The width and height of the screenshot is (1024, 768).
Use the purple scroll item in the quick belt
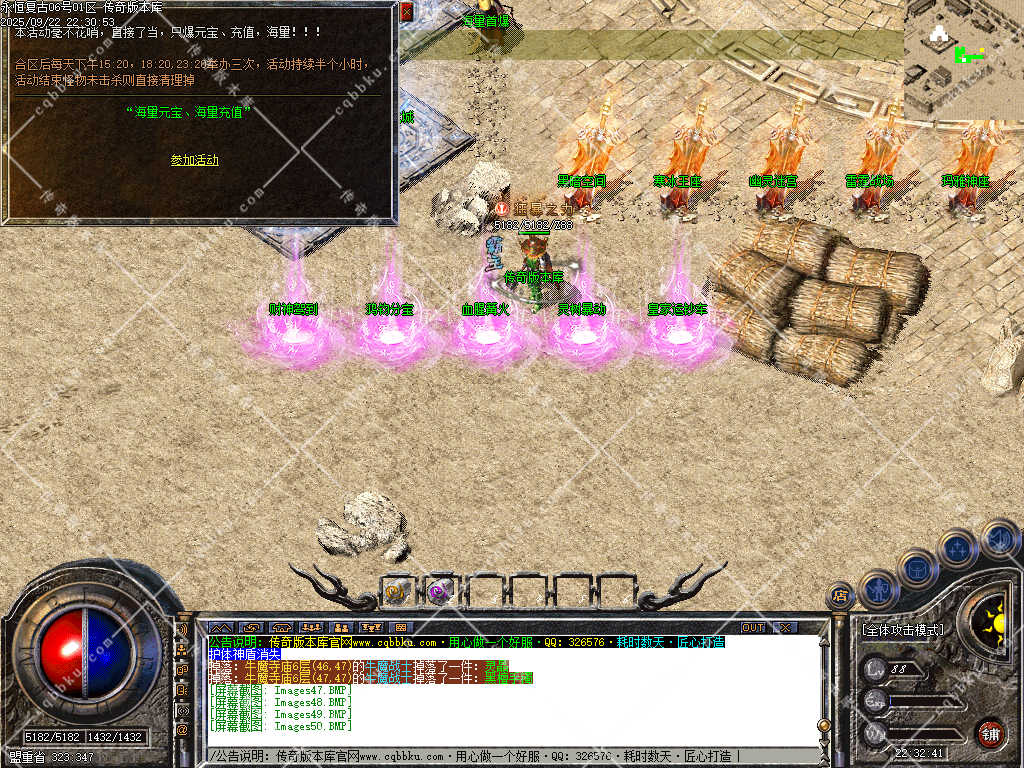[x=439, y=591]
